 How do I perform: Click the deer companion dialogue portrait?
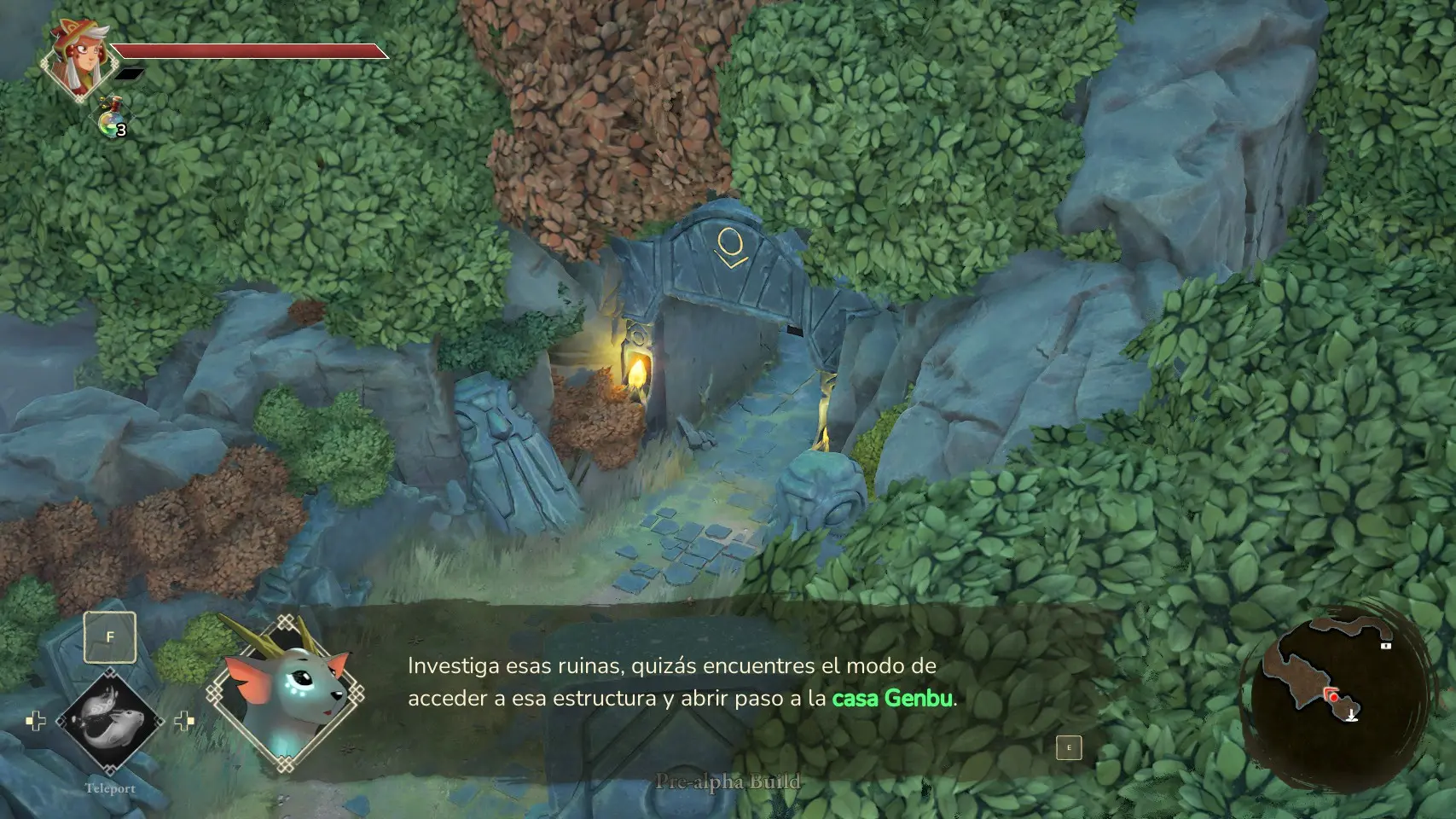287,692
